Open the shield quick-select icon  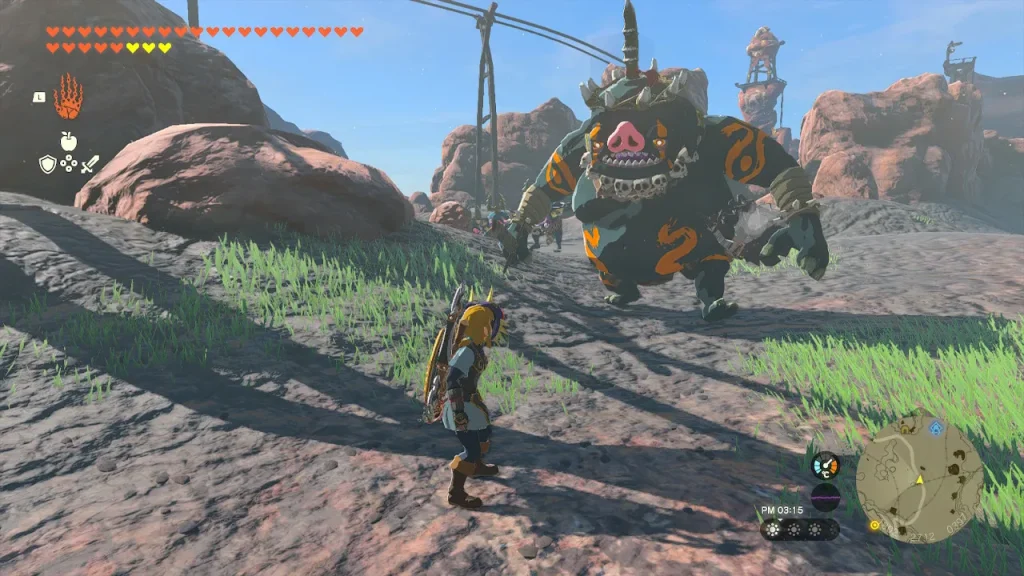tap(47, 164)
